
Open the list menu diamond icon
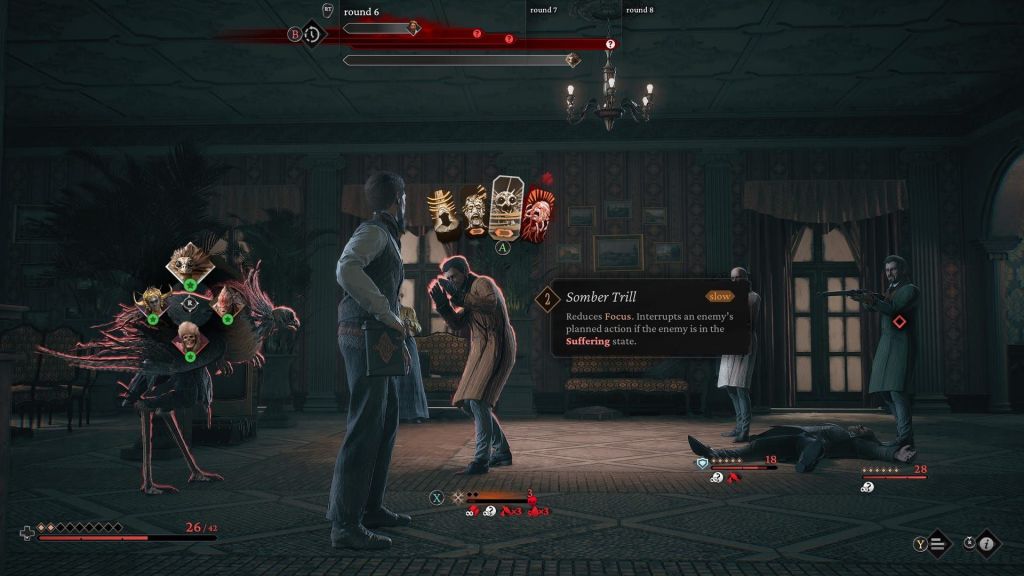coord(938,544)
